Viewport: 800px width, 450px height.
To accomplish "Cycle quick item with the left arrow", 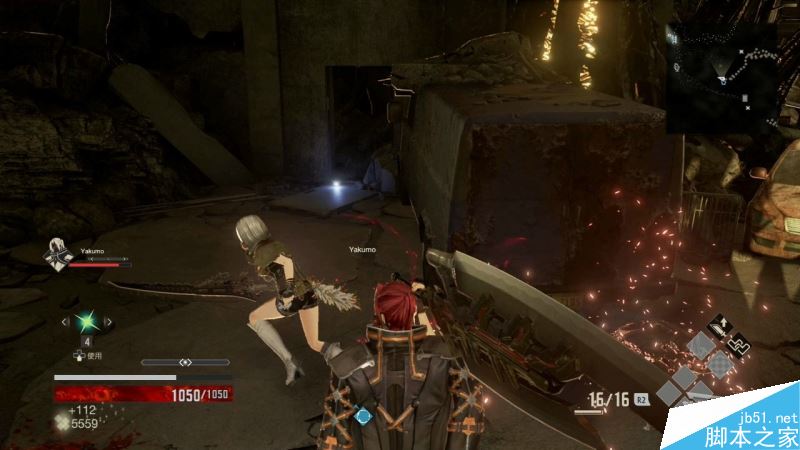I will [x=66, y=321].
